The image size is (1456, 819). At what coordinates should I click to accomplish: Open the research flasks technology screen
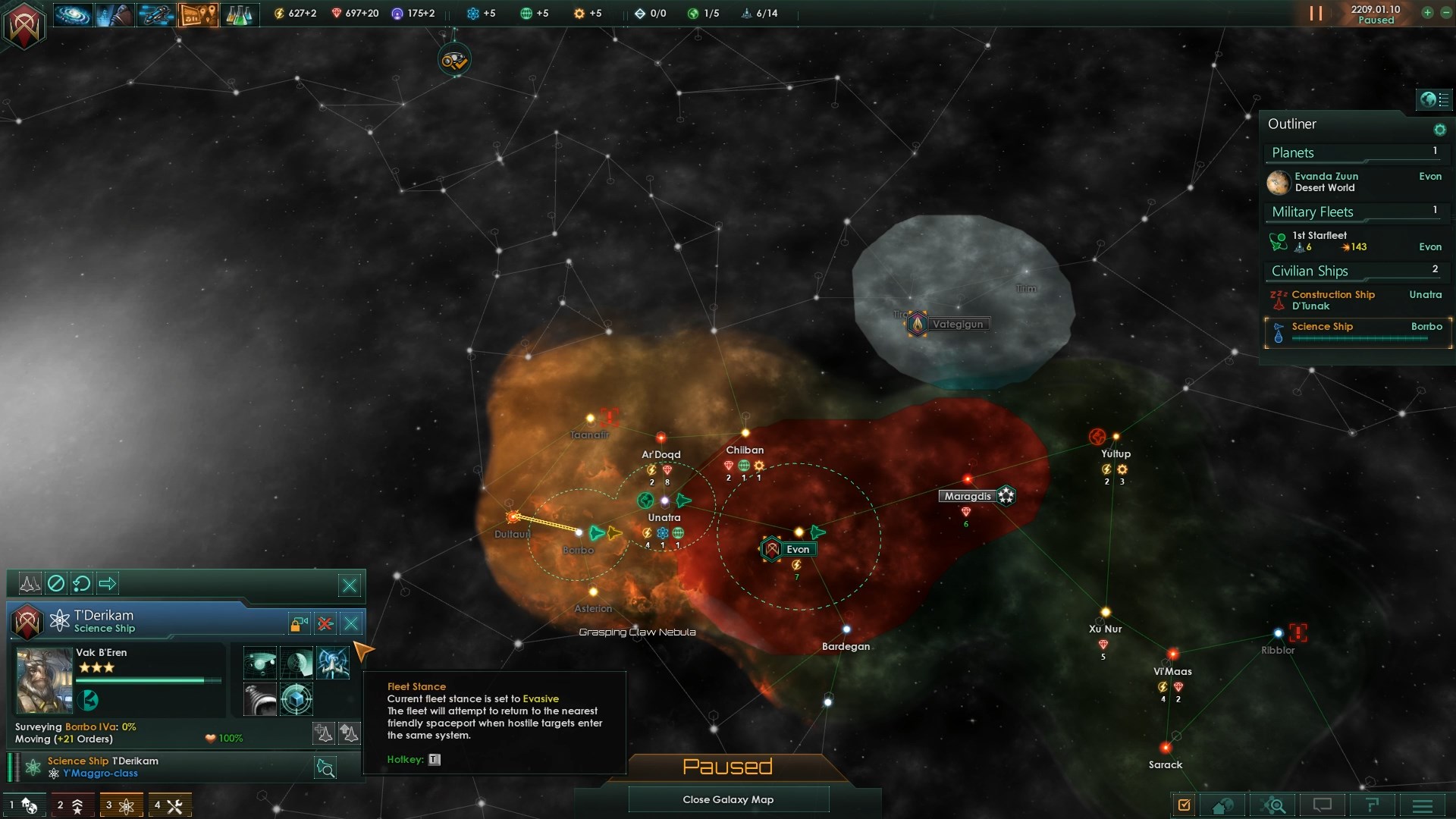(x=239, y=14)
